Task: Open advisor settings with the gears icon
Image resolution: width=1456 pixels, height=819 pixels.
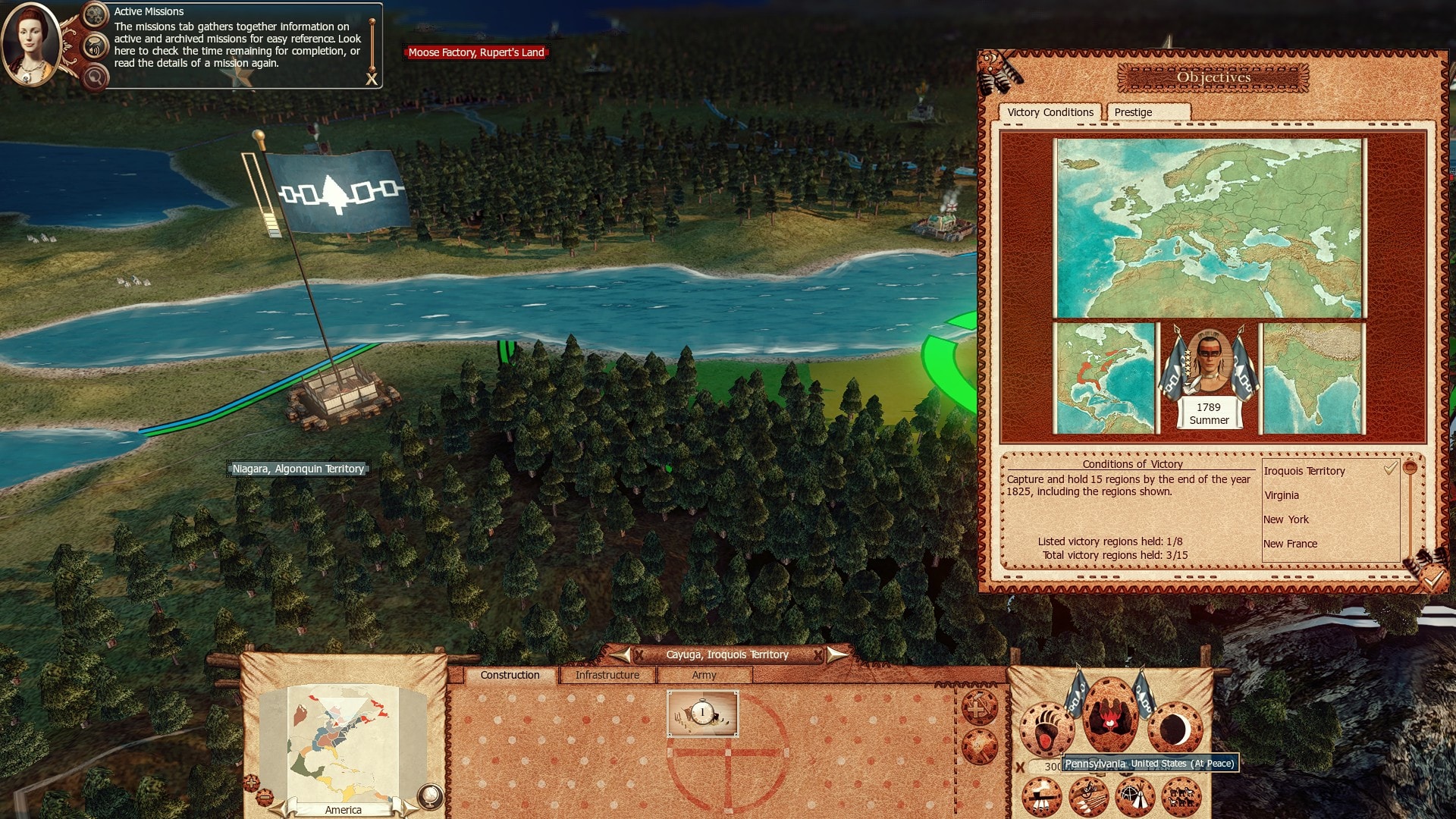Action: click(x=95, y=14)
